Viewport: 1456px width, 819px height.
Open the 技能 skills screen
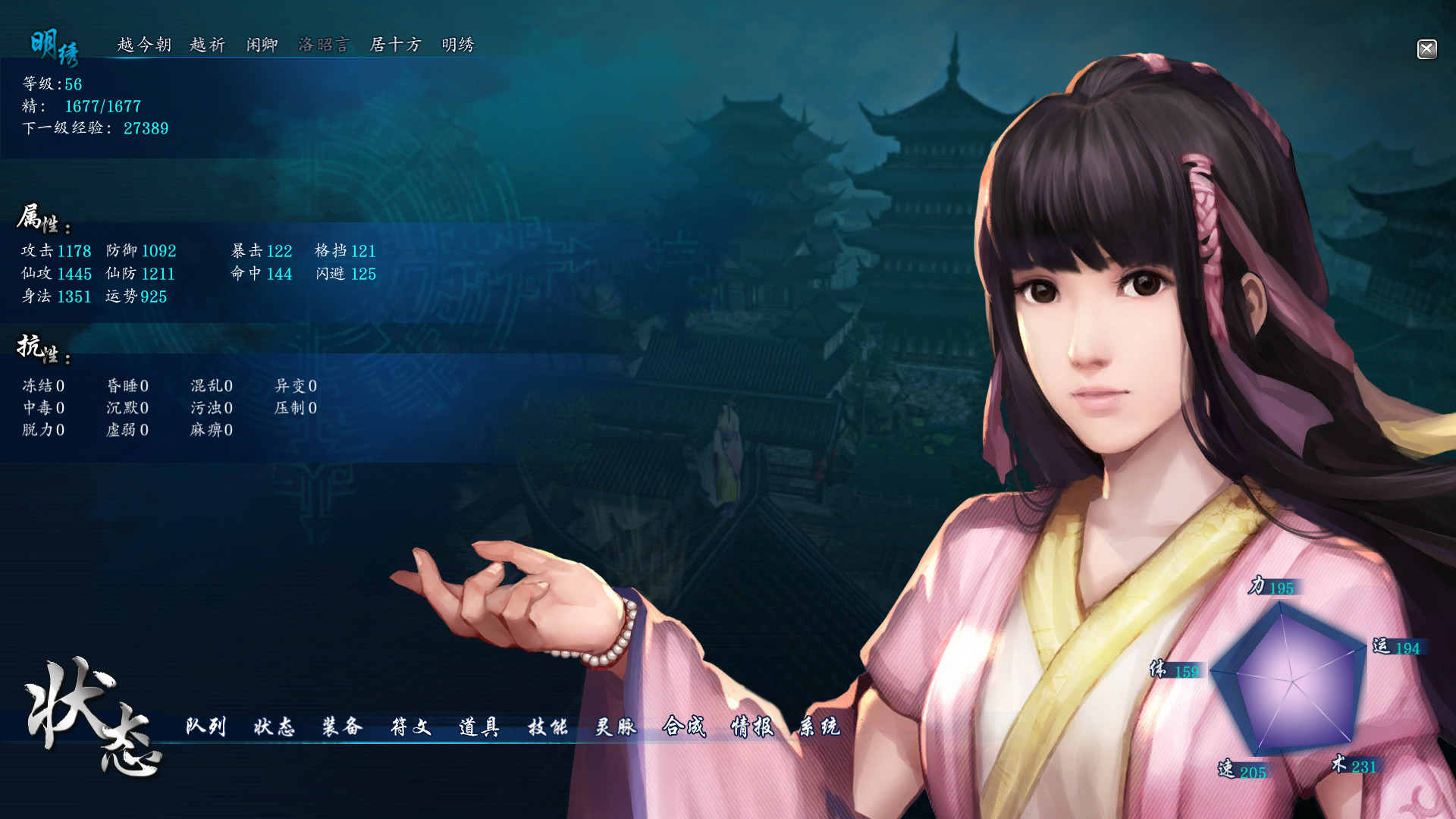[x=549, y=726]
